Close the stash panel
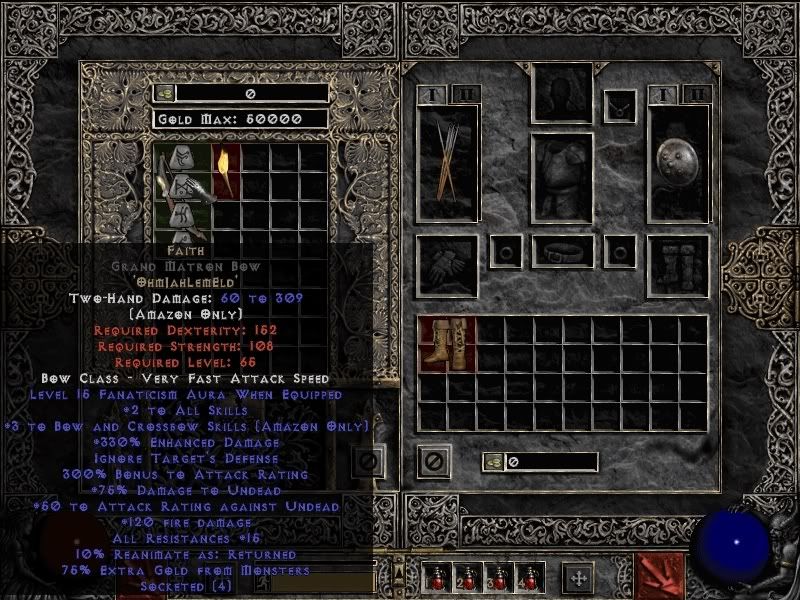The height and width of the screenshot is (600, 800). point(367,462)
